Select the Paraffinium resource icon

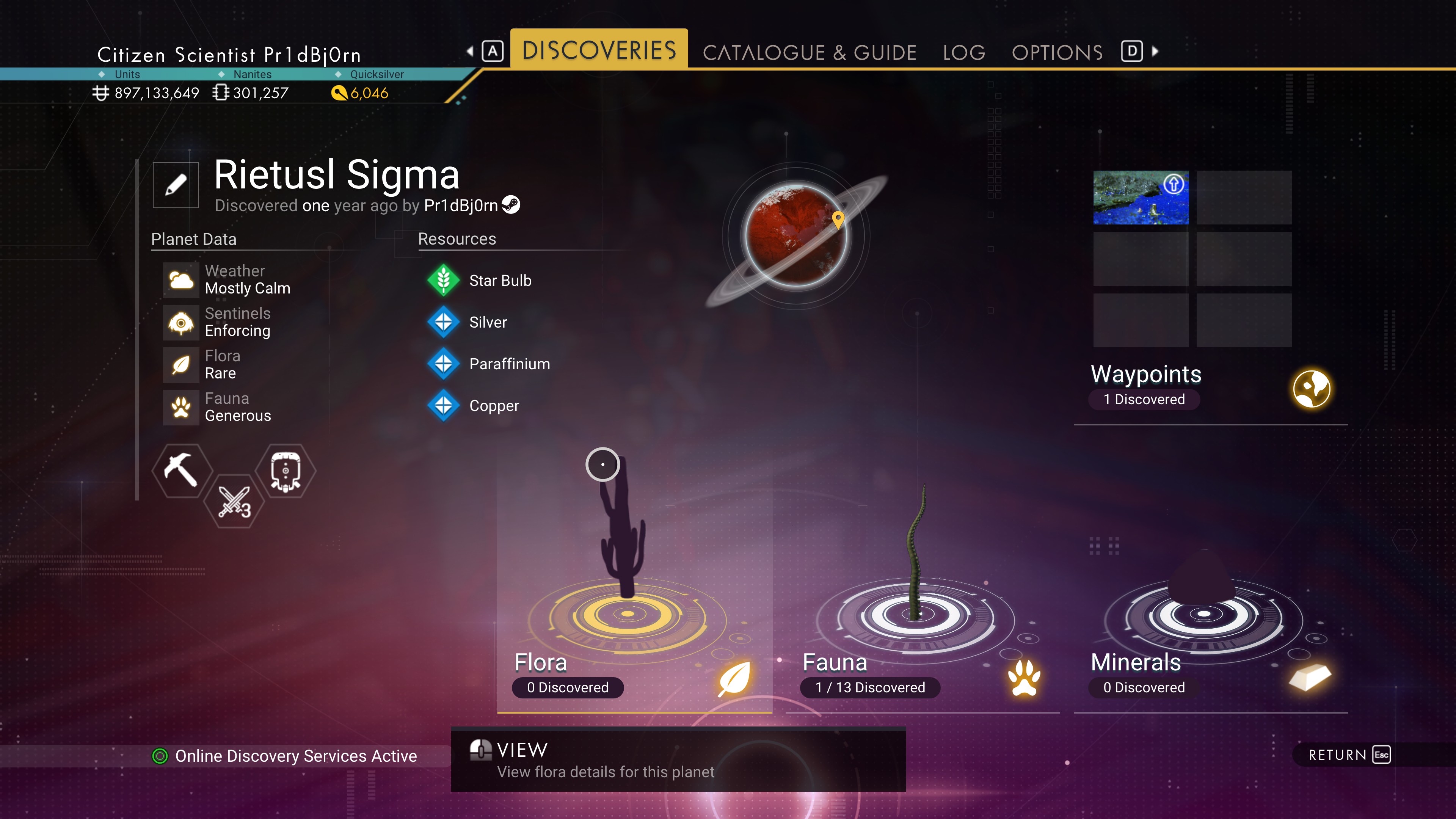(x=444, y=364)
